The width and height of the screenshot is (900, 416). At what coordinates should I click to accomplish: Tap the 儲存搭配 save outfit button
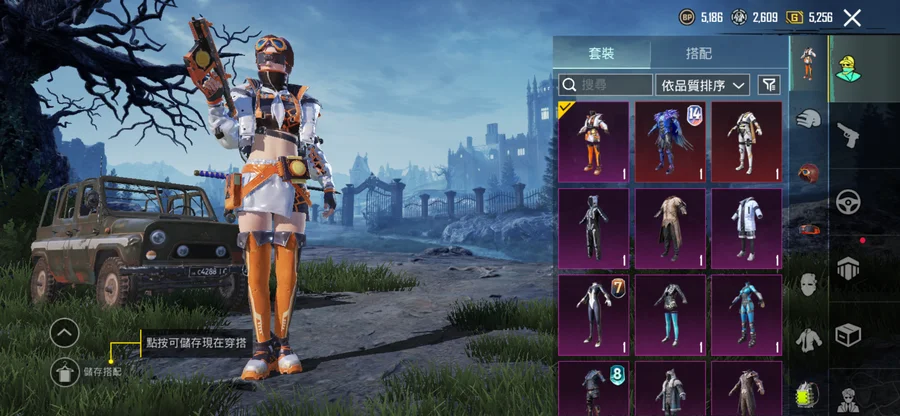[x=65, y=372]
